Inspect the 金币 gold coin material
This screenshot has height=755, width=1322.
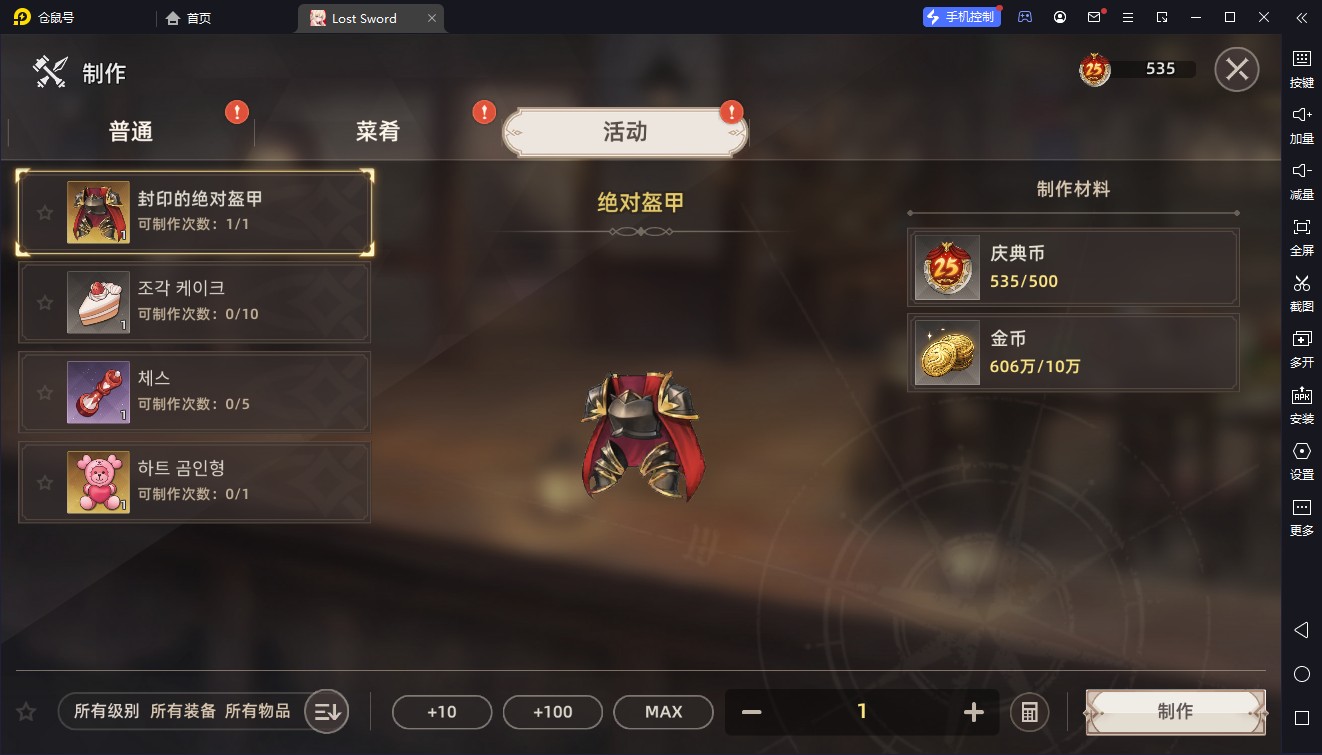tap(1073, 352)
